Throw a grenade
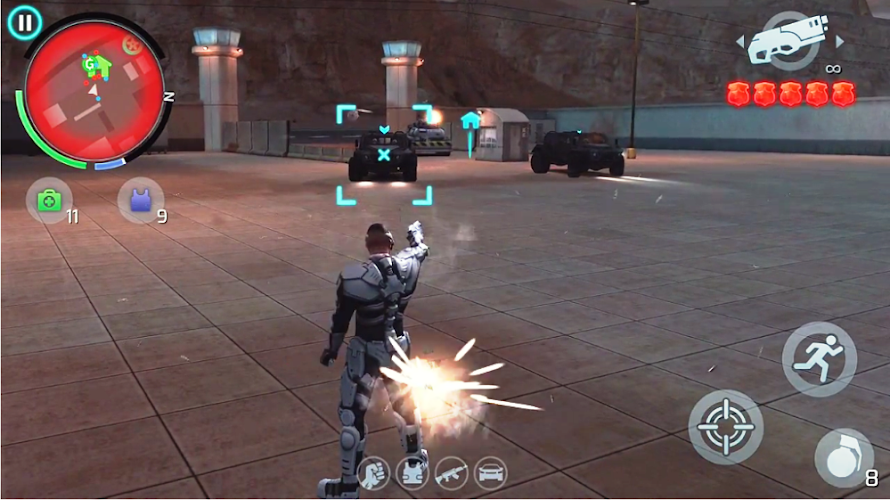This screenshot has height=500, width=890. [x=843, y=458]
